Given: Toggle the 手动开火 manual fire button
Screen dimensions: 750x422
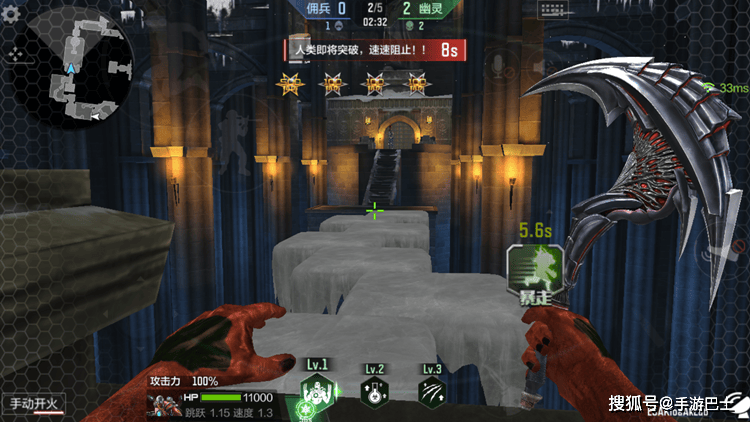Looking at the screenshot, I should pos(34,404).
